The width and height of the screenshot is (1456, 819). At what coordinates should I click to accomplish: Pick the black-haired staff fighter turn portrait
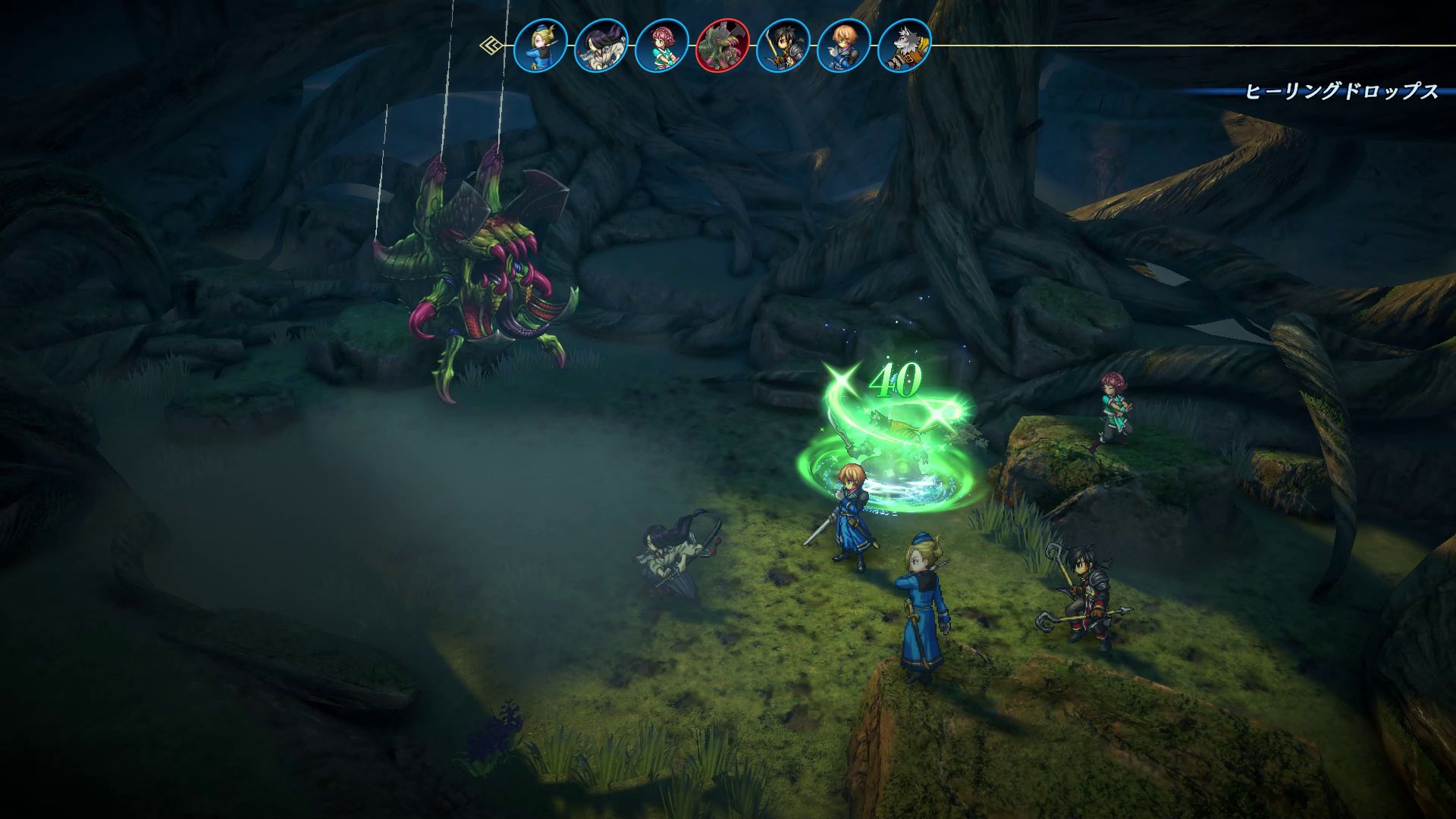783,45
